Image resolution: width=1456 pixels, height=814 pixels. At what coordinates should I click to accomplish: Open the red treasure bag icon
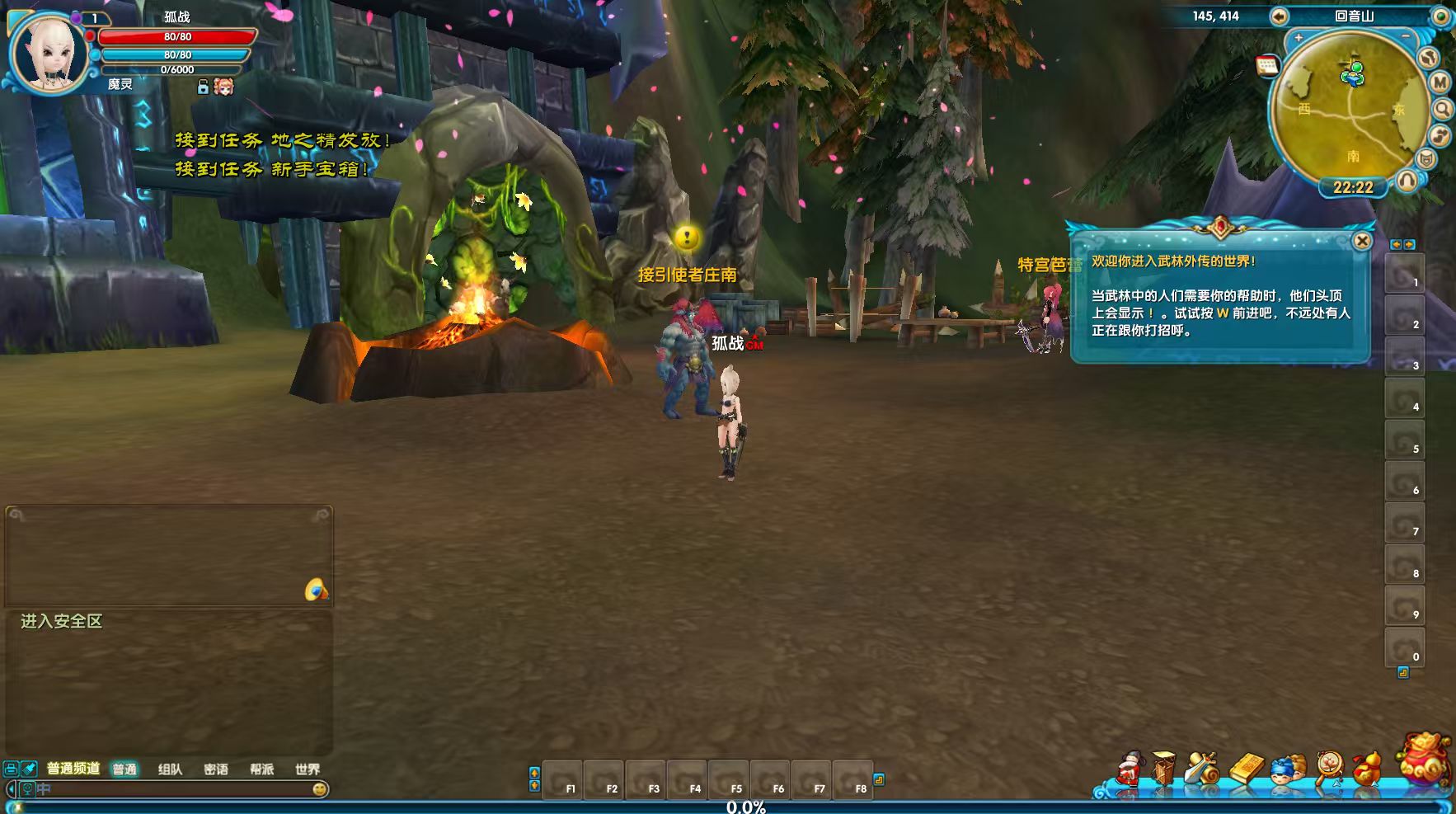pos(1425,759)
